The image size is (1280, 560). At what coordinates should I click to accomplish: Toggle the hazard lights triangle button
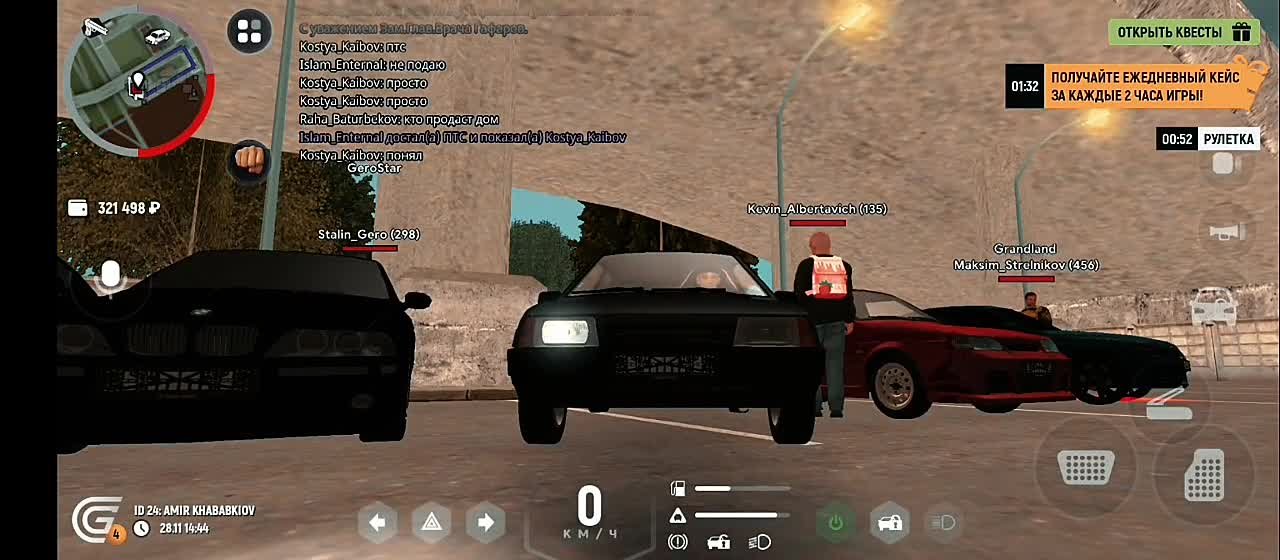pyautogui.click(x=431, y=522)
